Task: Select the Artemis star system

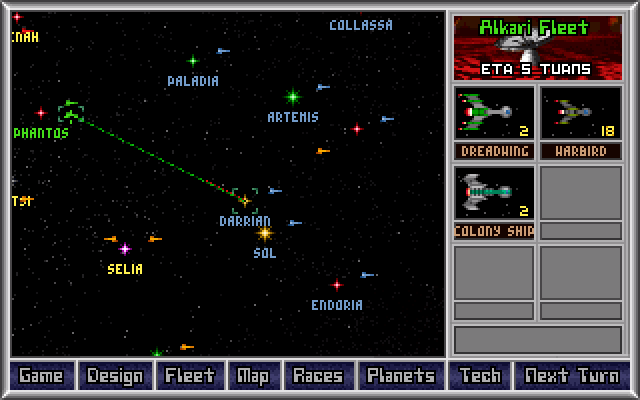Action: click(293, 97)
